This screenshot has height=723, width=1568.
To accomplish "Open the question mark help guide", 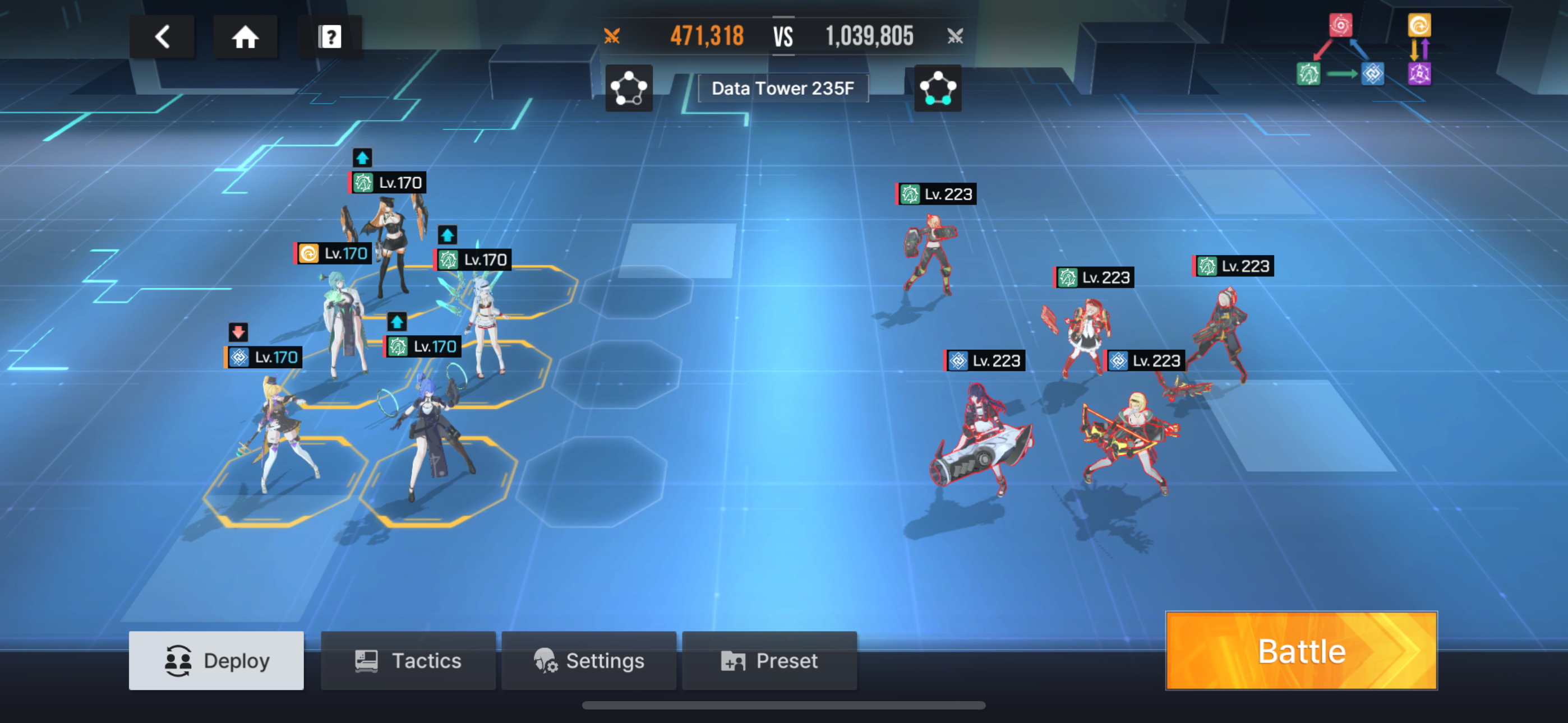I will 329,37.
